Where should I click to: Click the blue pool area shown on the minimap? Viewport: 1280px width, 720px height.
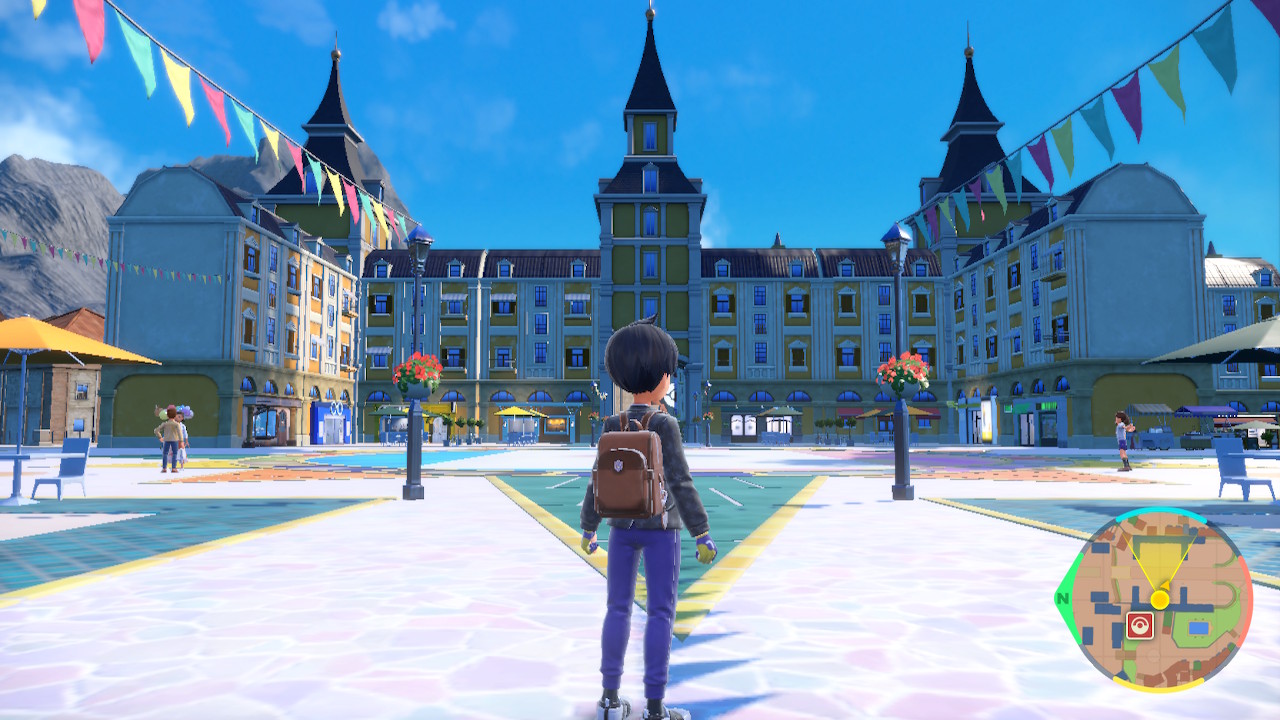tap(1198, 626)
